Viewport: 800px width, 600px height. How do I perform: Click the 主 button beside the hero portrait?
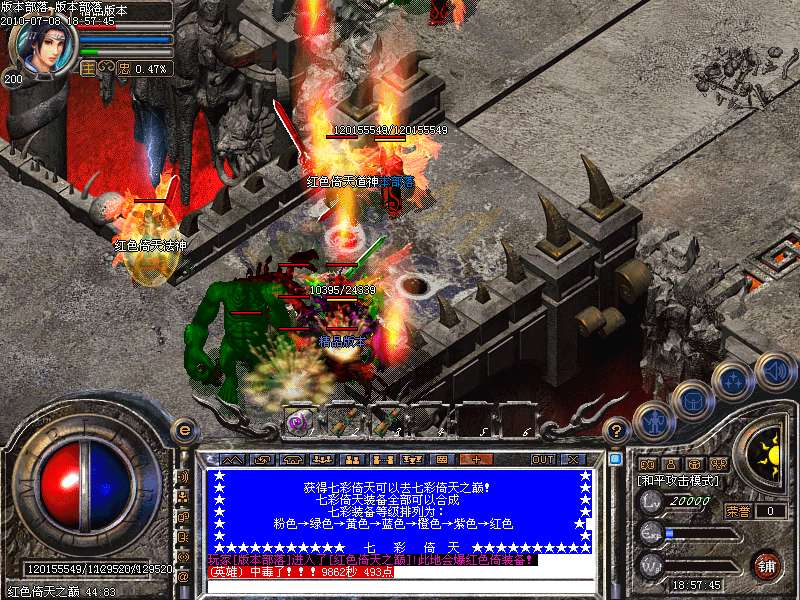(x=87, y=69)
